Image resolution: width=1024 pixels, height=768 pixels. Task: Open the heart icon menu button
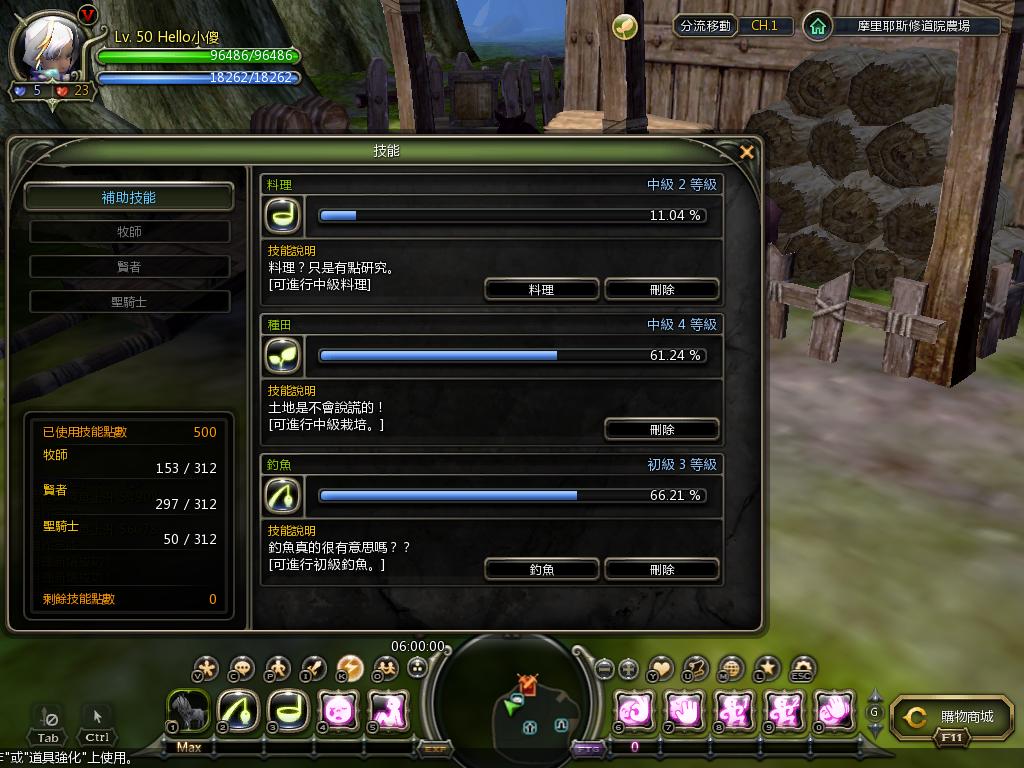coord(661,668)
